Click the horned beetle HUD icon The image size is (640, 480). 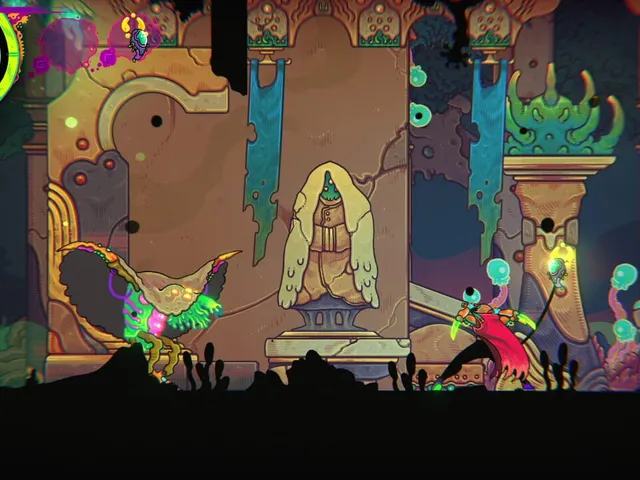click(139, 38)
